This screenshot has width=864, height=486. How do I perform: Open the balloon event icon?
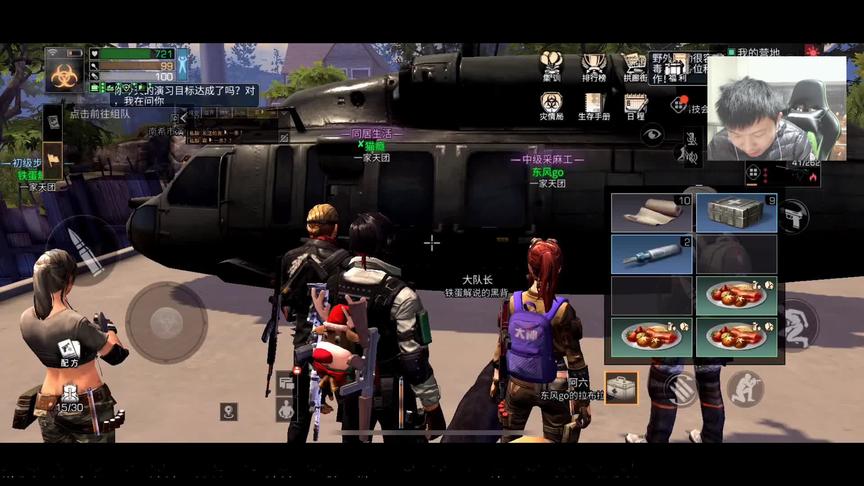pyautogui.click(x=551, y=65)
